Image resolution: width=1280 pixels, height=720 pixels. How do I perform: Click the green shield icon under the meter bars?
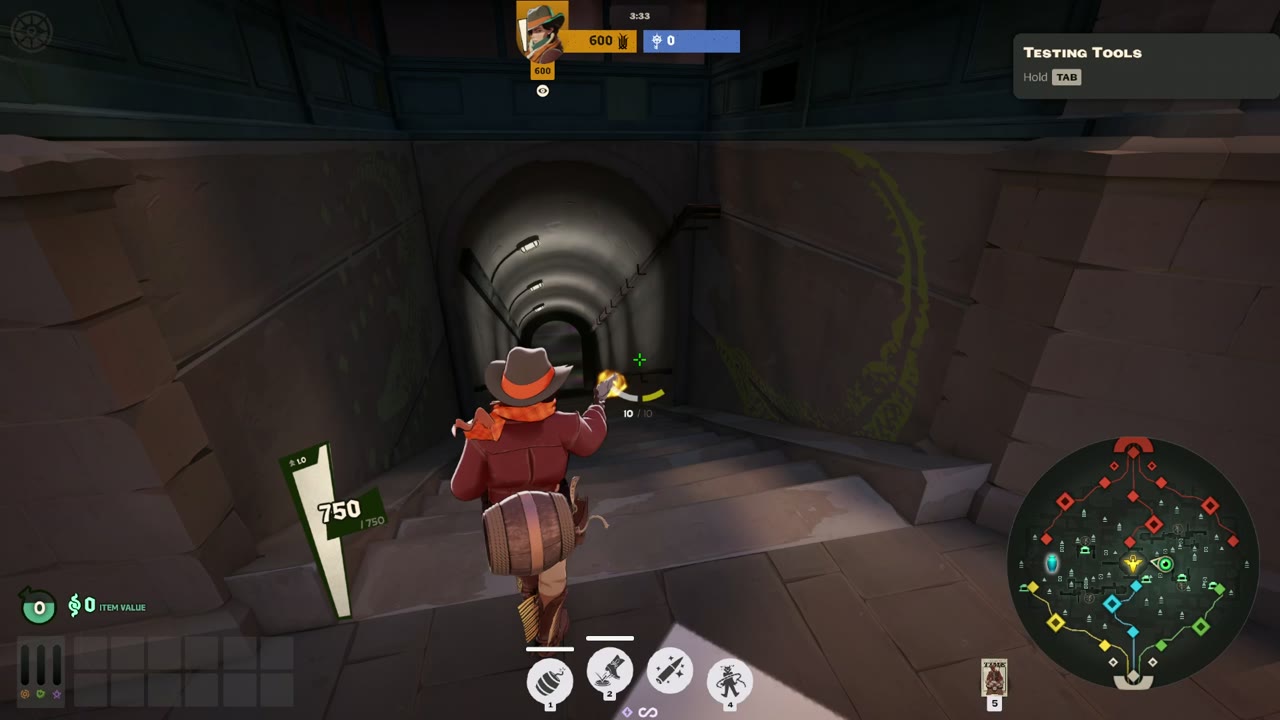41,695
